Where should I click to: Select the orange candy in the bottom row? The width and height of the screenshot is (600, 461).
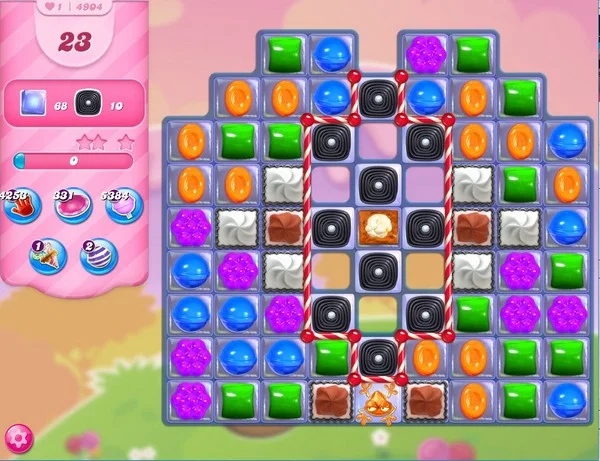coord(472,400)
